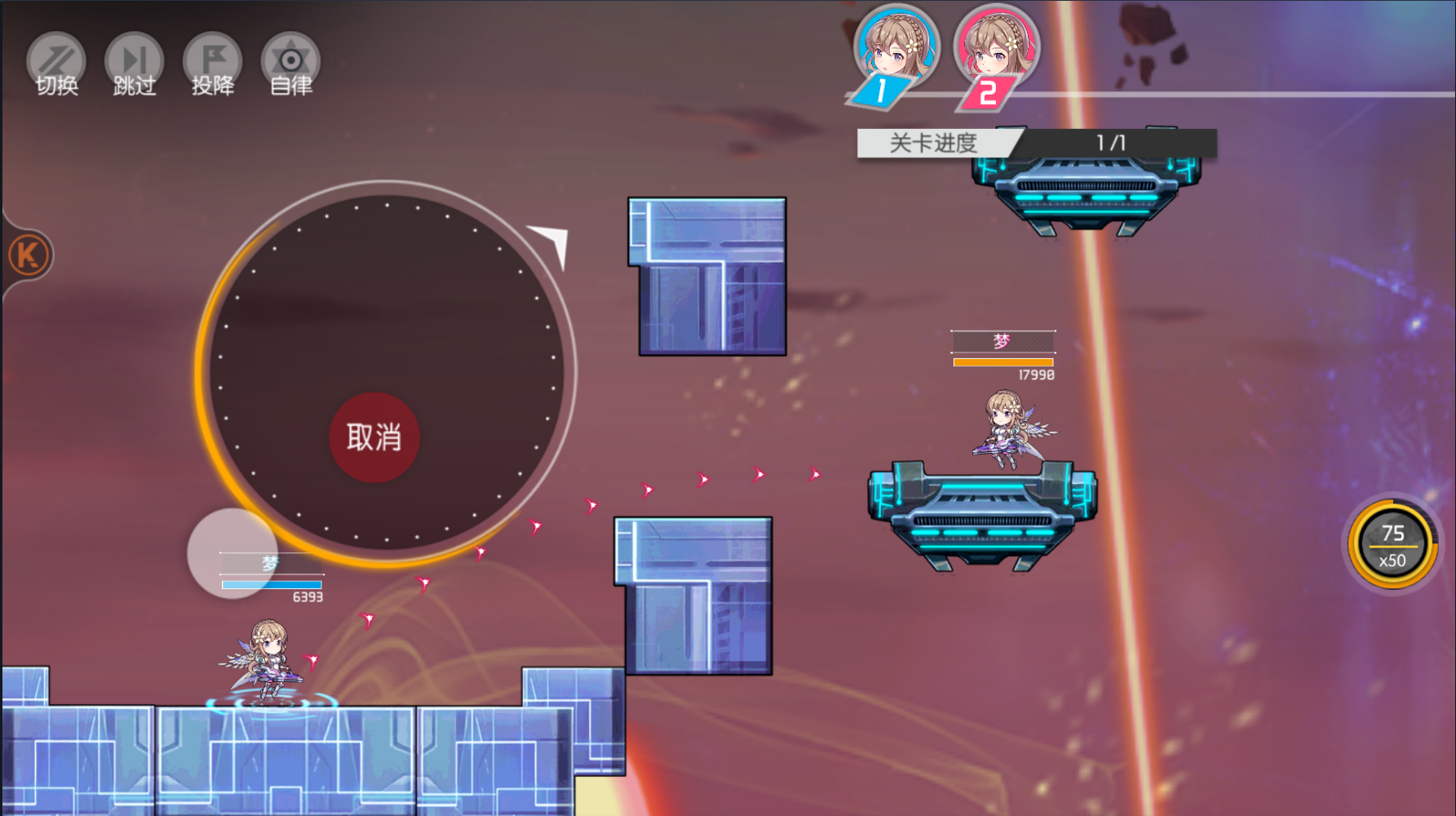The width and height of the screenshot is (1456, 816).
Task: Toggle auto-battle via the 自律 target icon
Action: pyautogui.click(x=290, y=59)
